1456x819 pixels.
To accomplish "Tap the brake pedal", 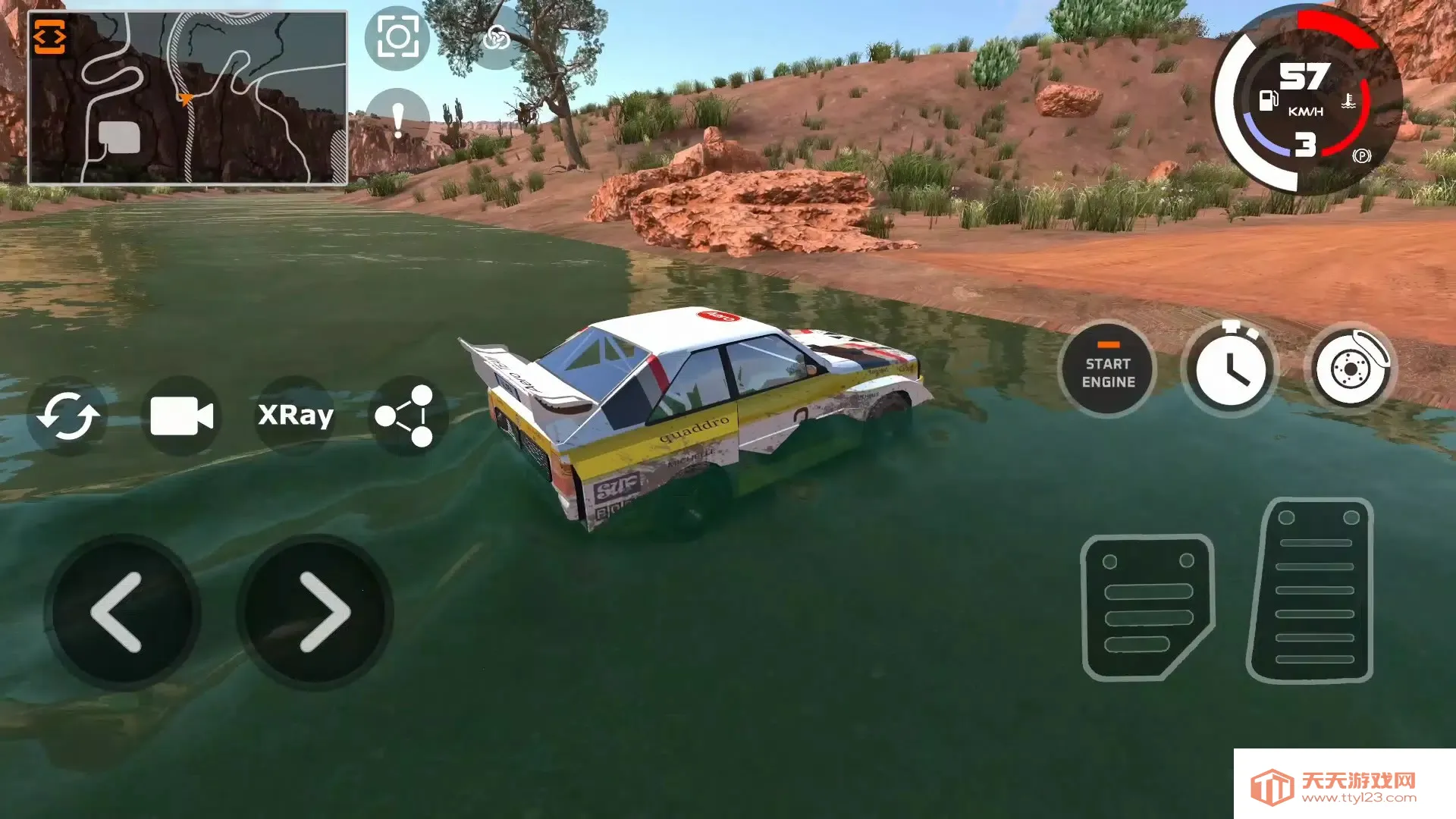I will pos(1147,607).
